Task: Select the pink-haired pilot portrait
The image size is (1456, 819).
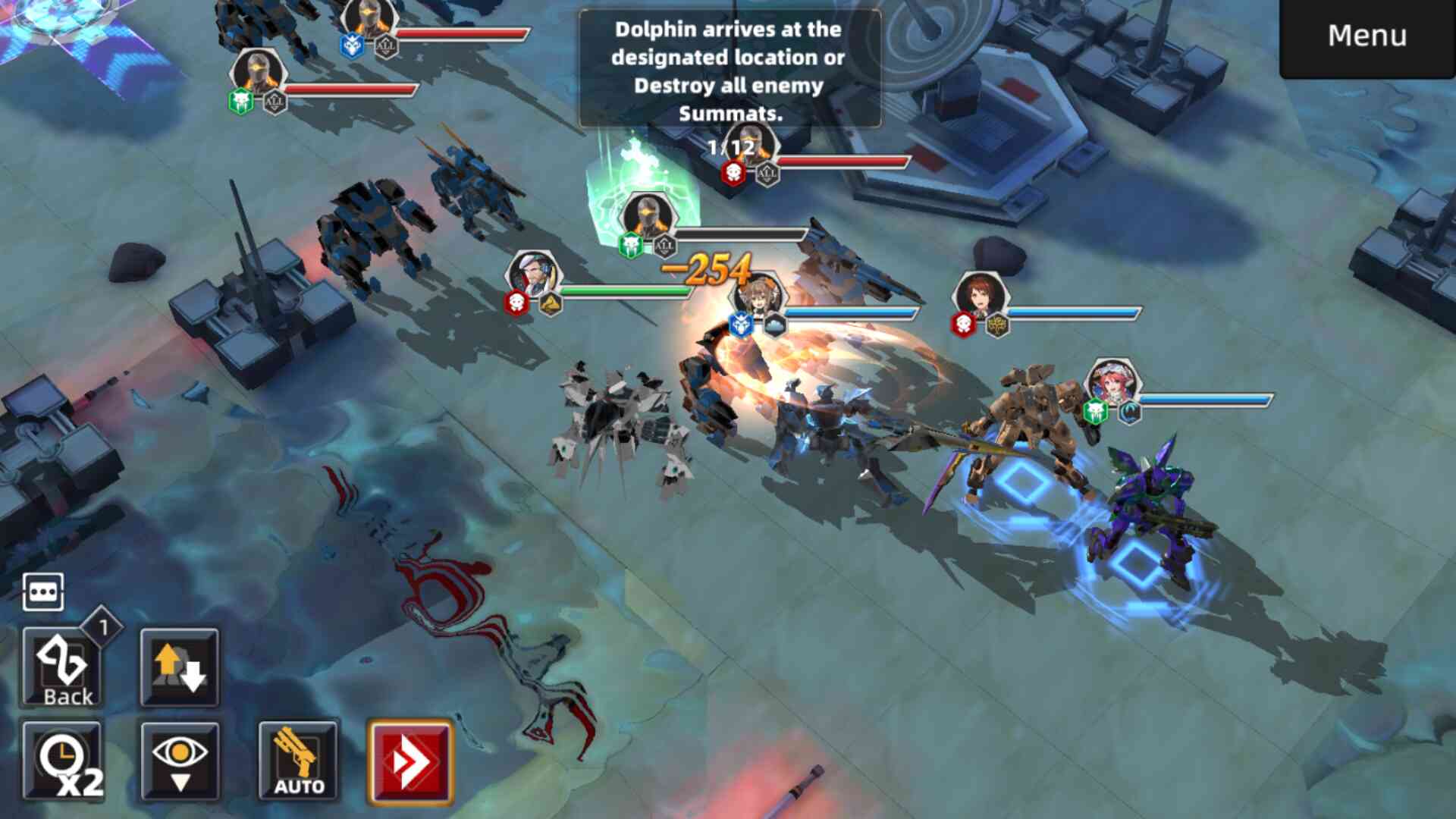Action: (x=1112, y=384)
